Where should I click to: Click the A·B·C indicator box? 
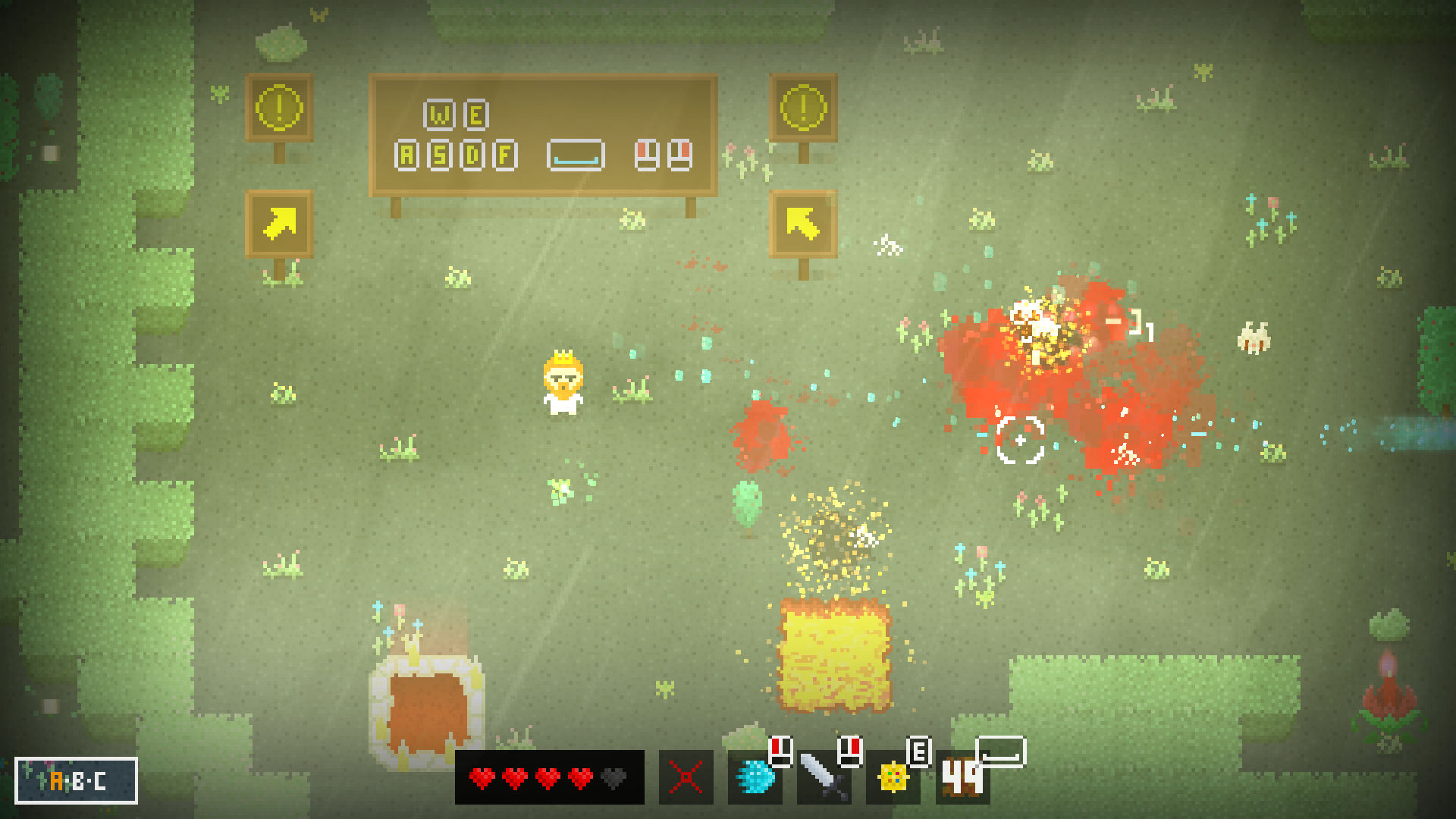click(x=76, y=780)
